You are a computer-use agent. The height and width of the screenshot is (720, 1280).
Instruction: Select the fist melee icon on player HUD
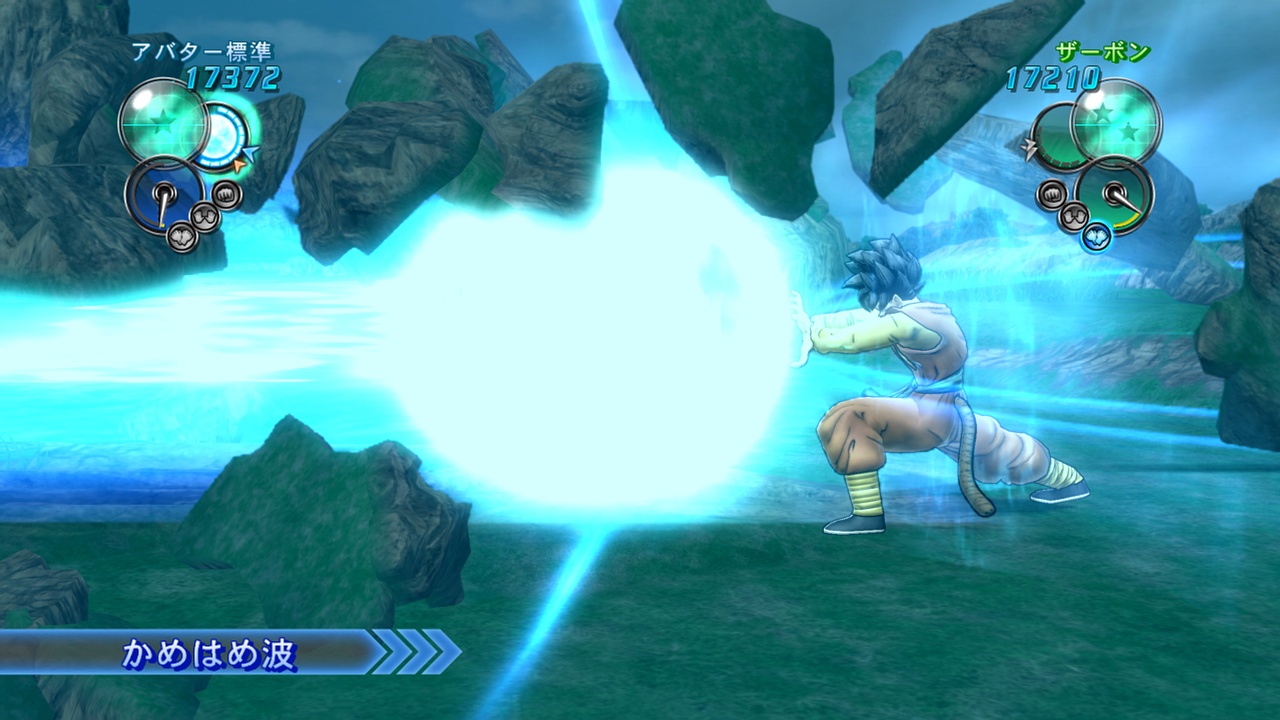click(227, 195)
